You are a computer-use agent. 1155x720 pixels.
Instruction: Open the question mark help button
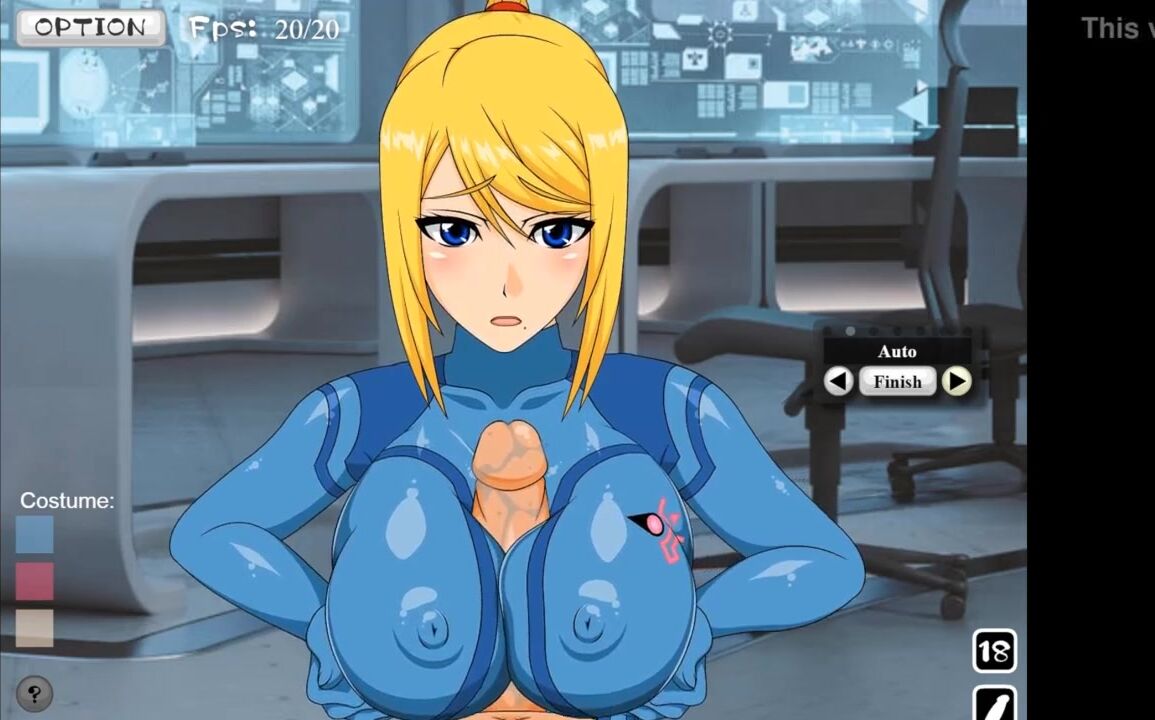pos(35,692)
